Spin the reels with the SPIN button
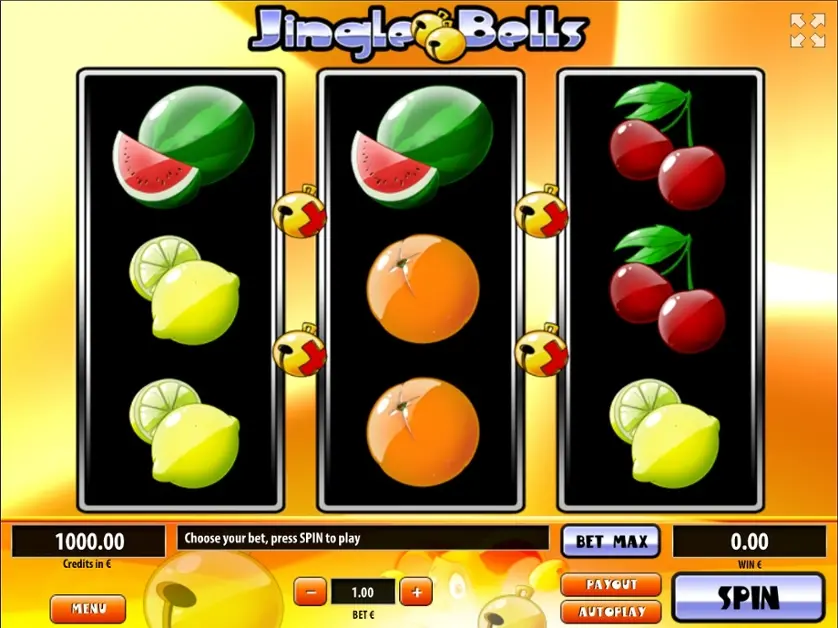The height and width of the screenshot is (628, 838). pos(749,597)
